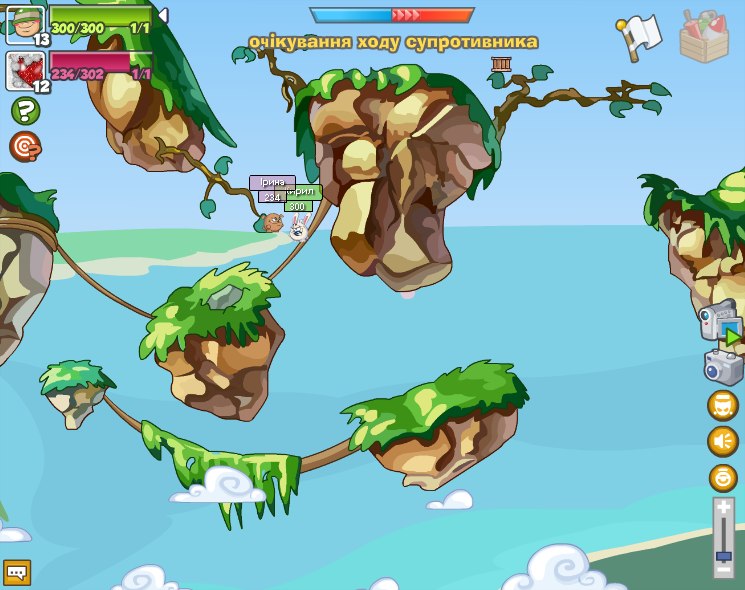Image resolution: width=745 pixels, height=590 pixels.
Task: Surrender using the white flag icon
Action: pyautogui.click(x=640, y=33)
